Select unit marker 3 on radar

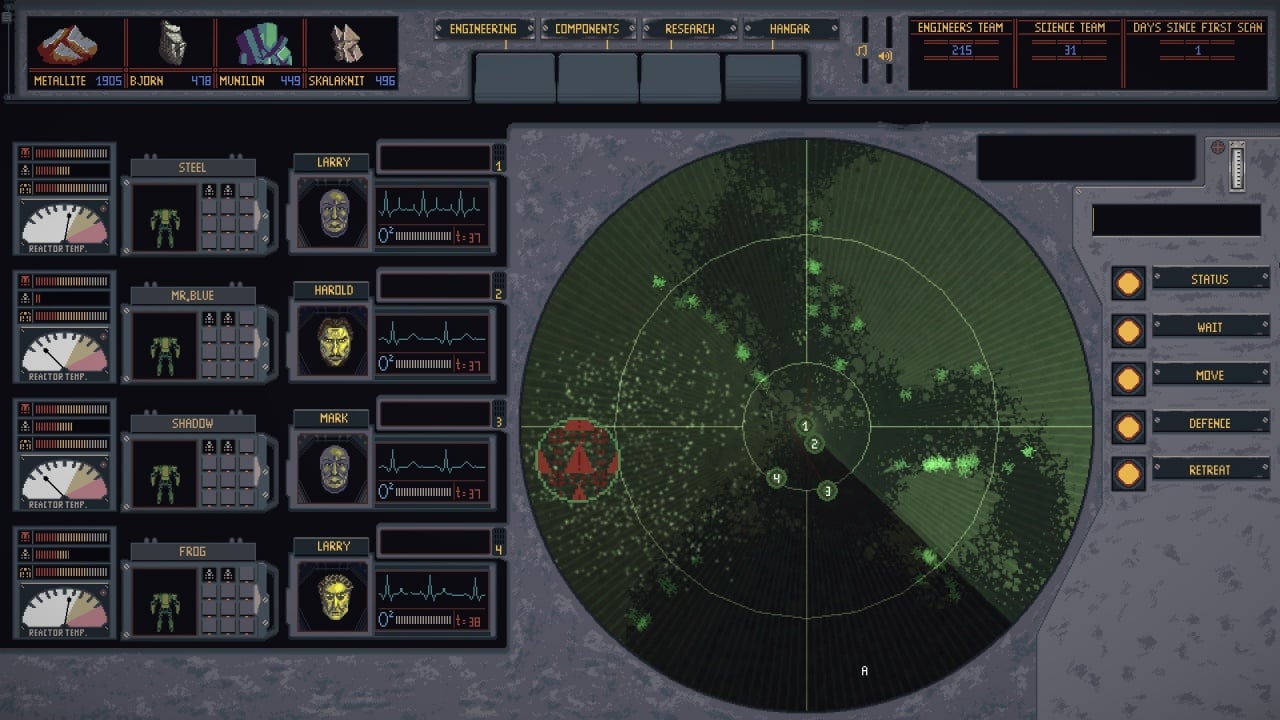coord(826,491)
